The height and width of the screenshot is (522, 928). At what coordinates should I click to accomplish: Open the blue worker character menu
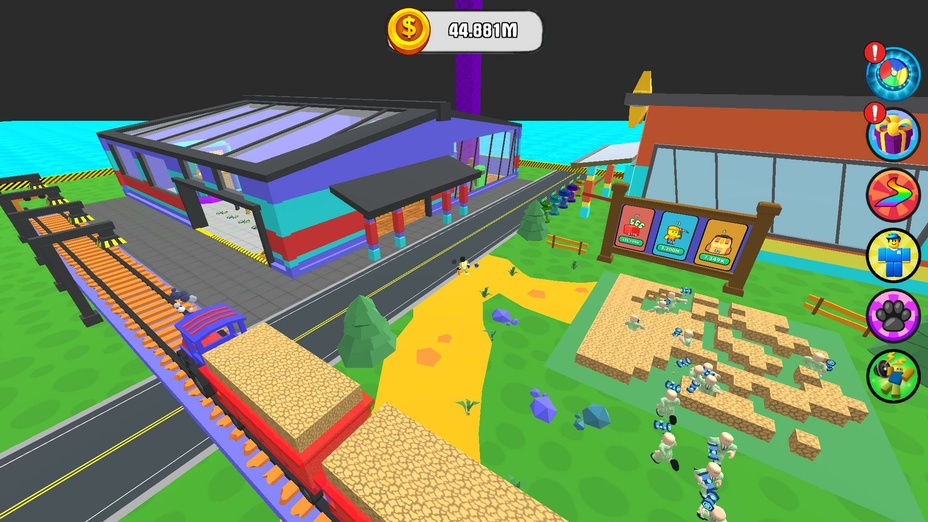click(892, 255)
